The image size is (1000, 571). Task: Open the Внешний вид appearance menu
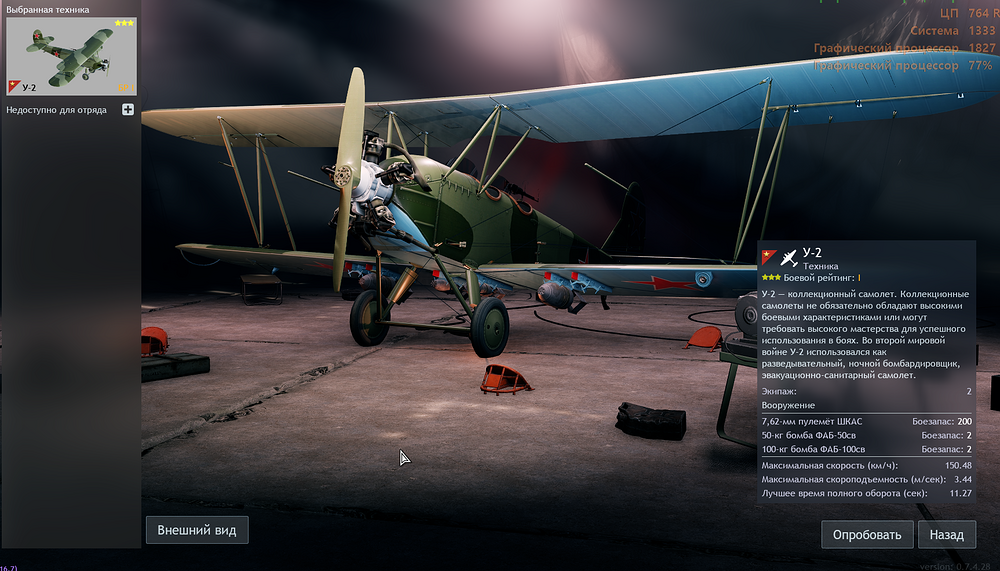197,530
